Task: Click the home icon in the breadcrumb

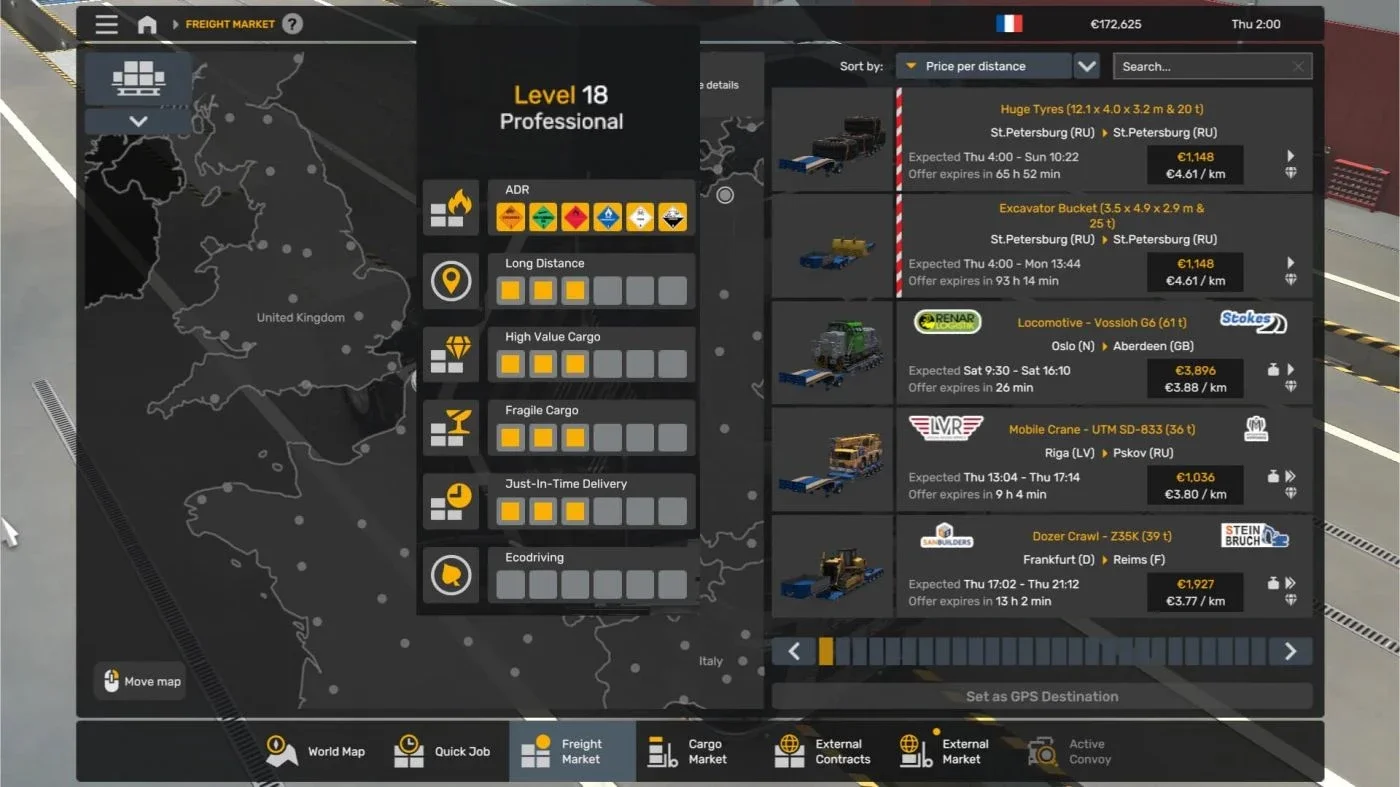Action: tap(147, 24)
